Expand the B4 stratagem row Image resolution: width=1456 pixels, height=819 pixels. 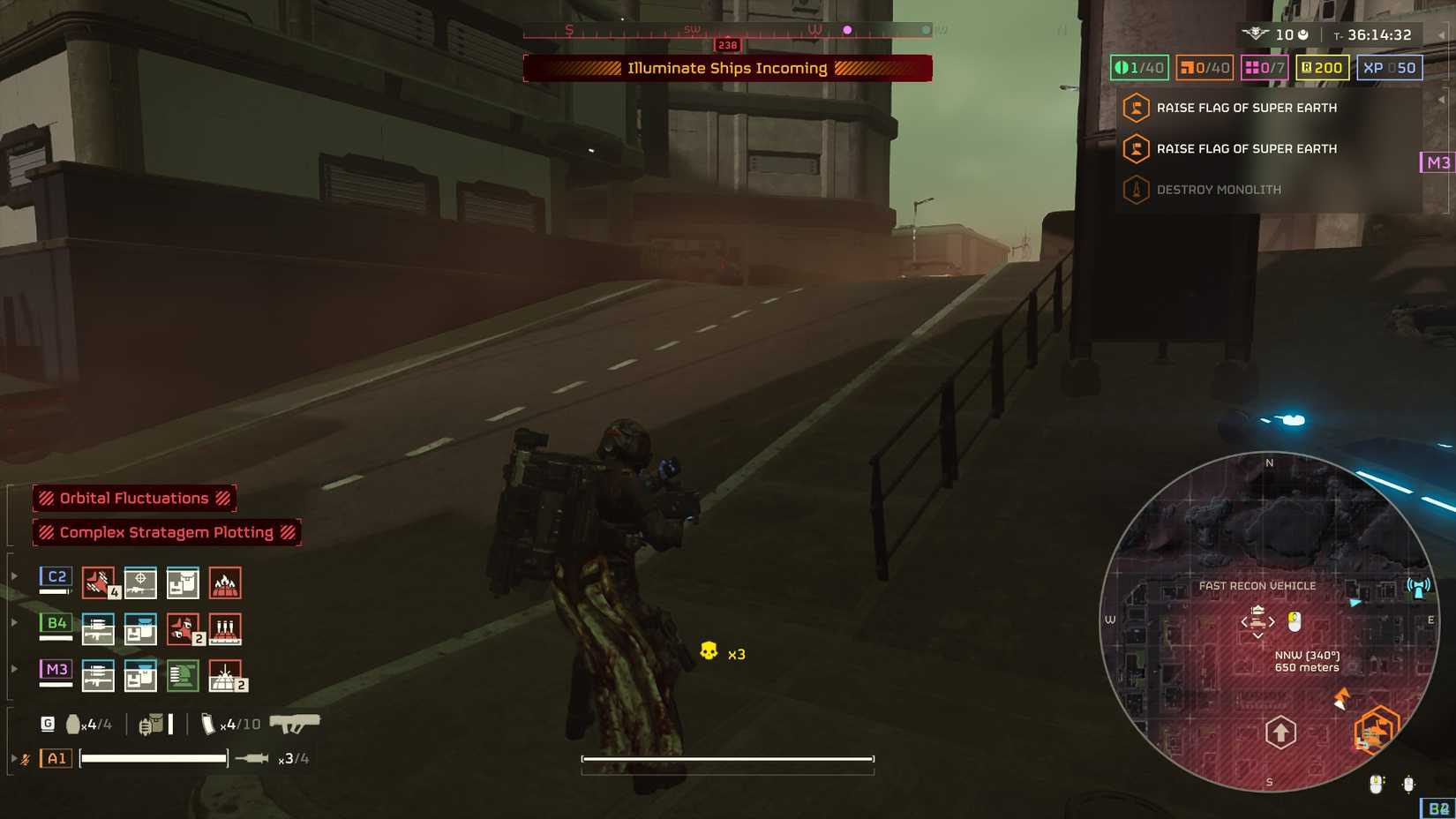click(14, 621)
